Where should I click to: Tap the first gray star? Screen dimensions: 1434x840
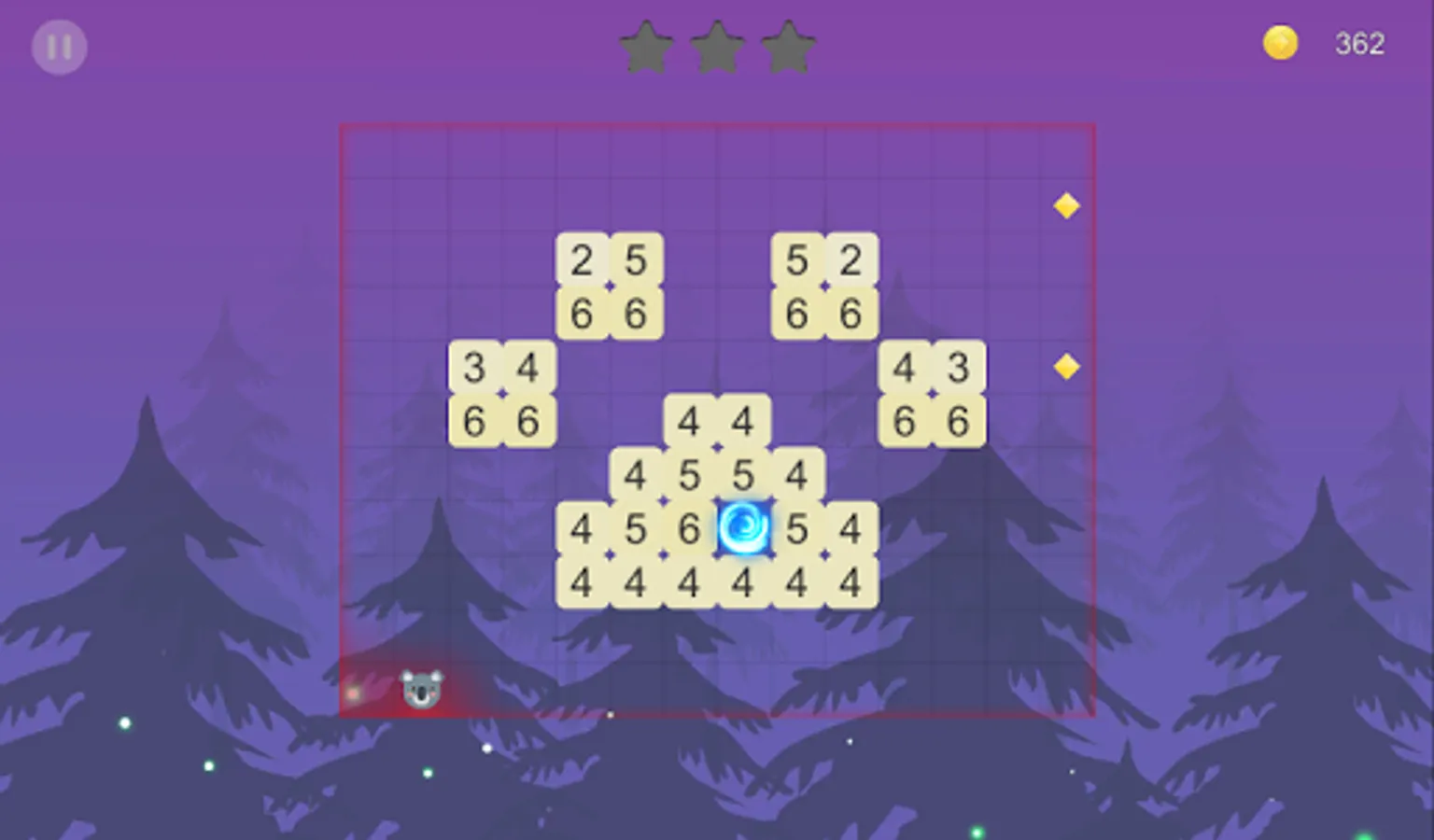[x=648, y=45]
